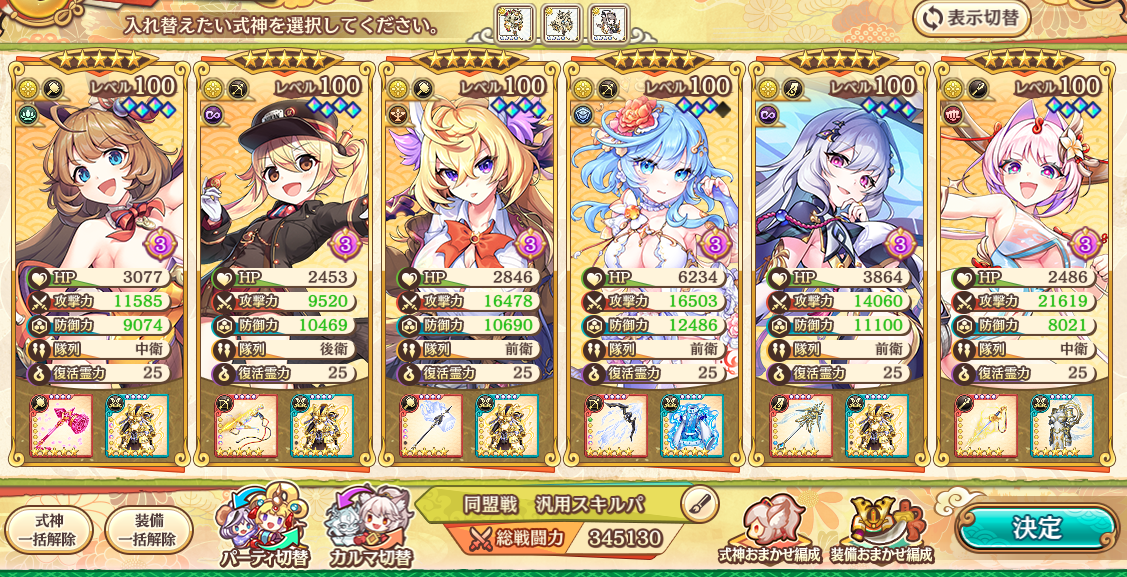Choose the black-capped blonde shikigami card

tap(283, 180)
